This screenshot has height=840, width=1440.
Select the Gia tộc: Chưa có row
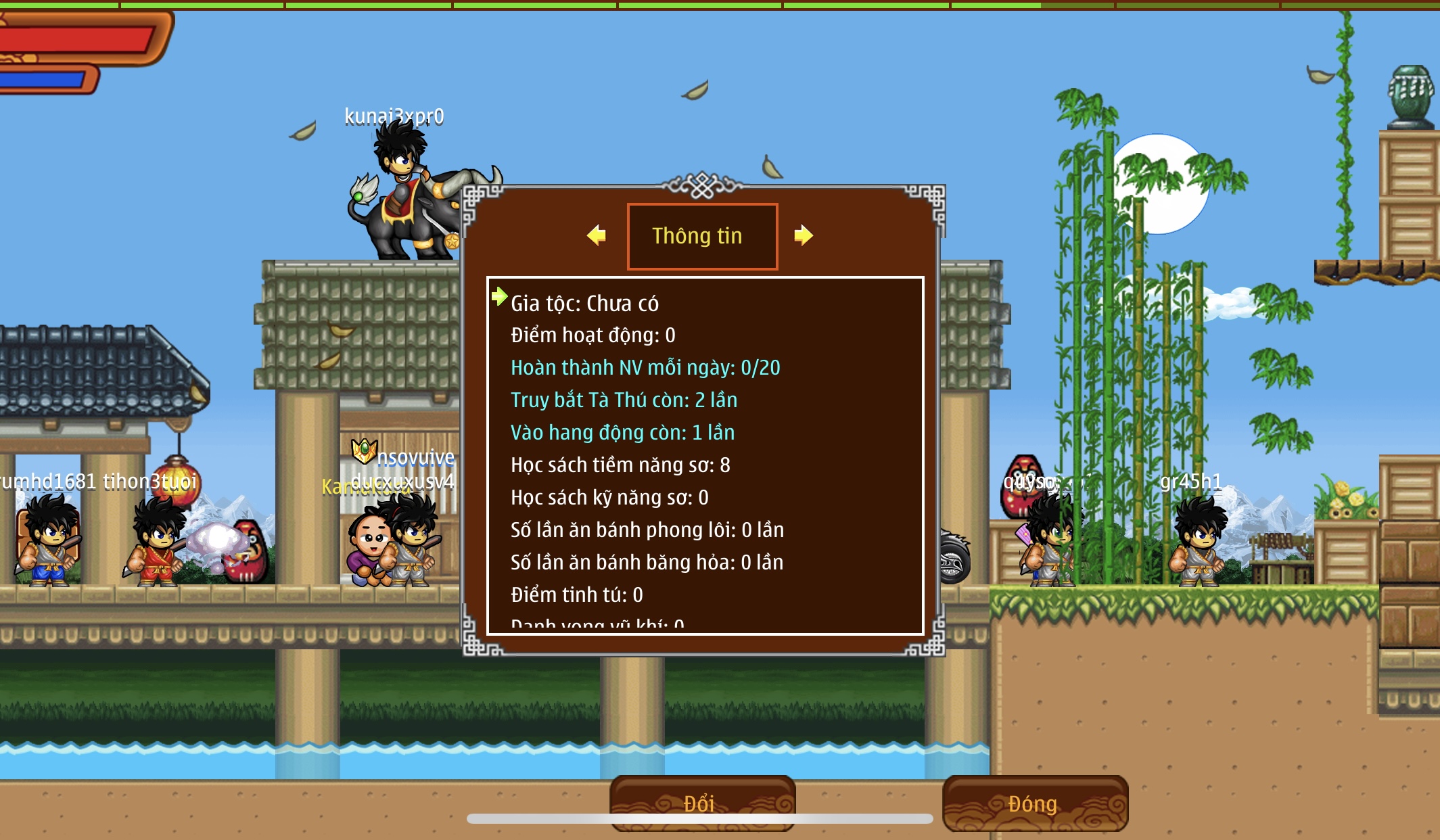pos(584,304)
